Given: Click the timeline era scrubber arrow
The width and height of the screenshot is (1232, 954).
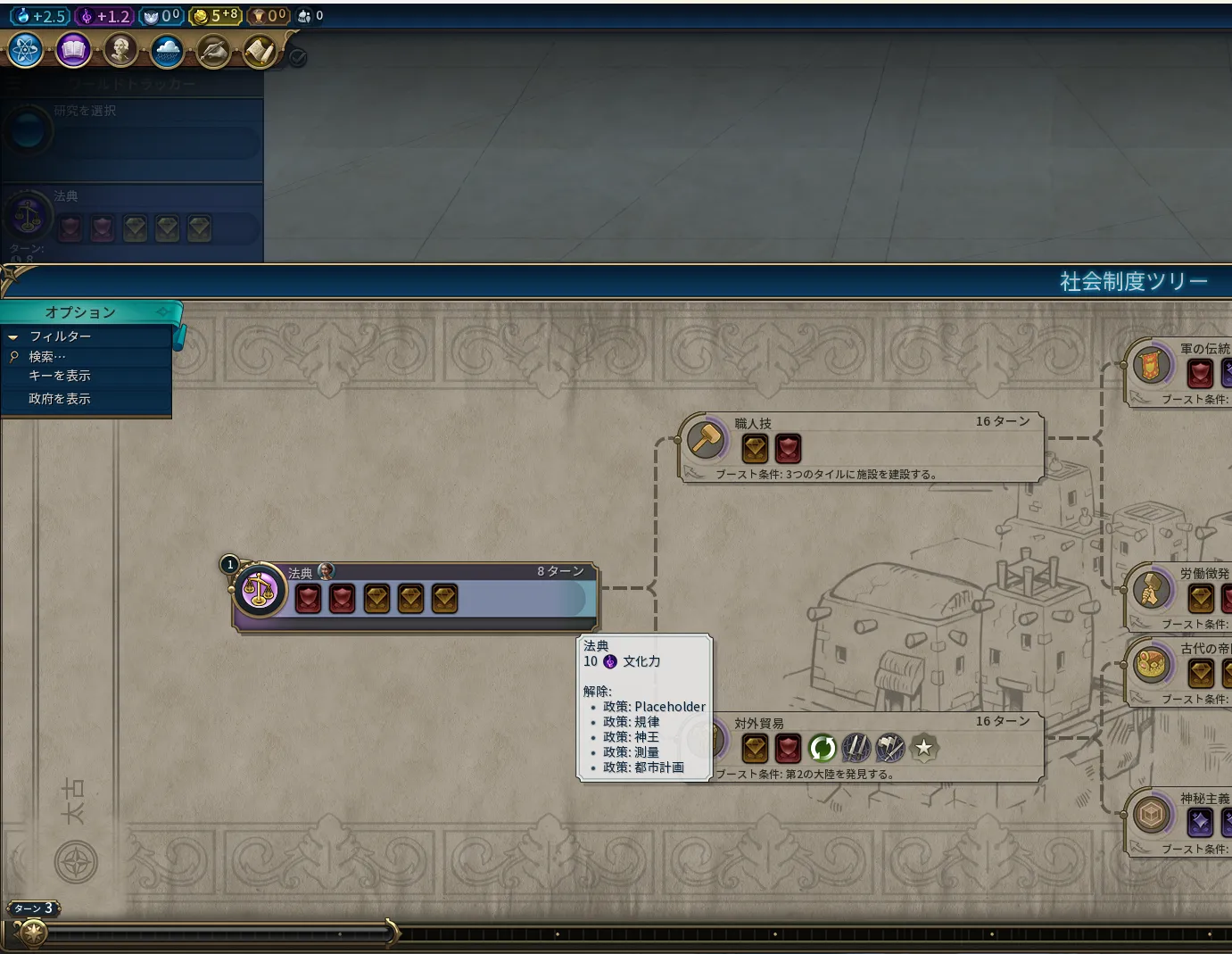Looking at the screenshot, I should coord(391,932).
